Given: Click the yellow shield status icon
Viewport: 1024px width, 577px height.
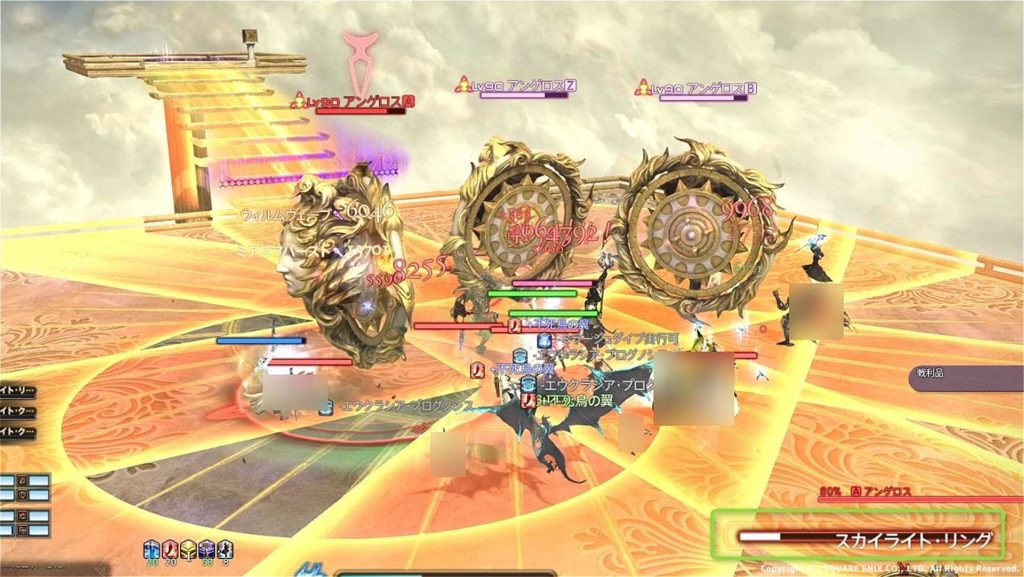Looking at the screenshot, I should 188,548.
